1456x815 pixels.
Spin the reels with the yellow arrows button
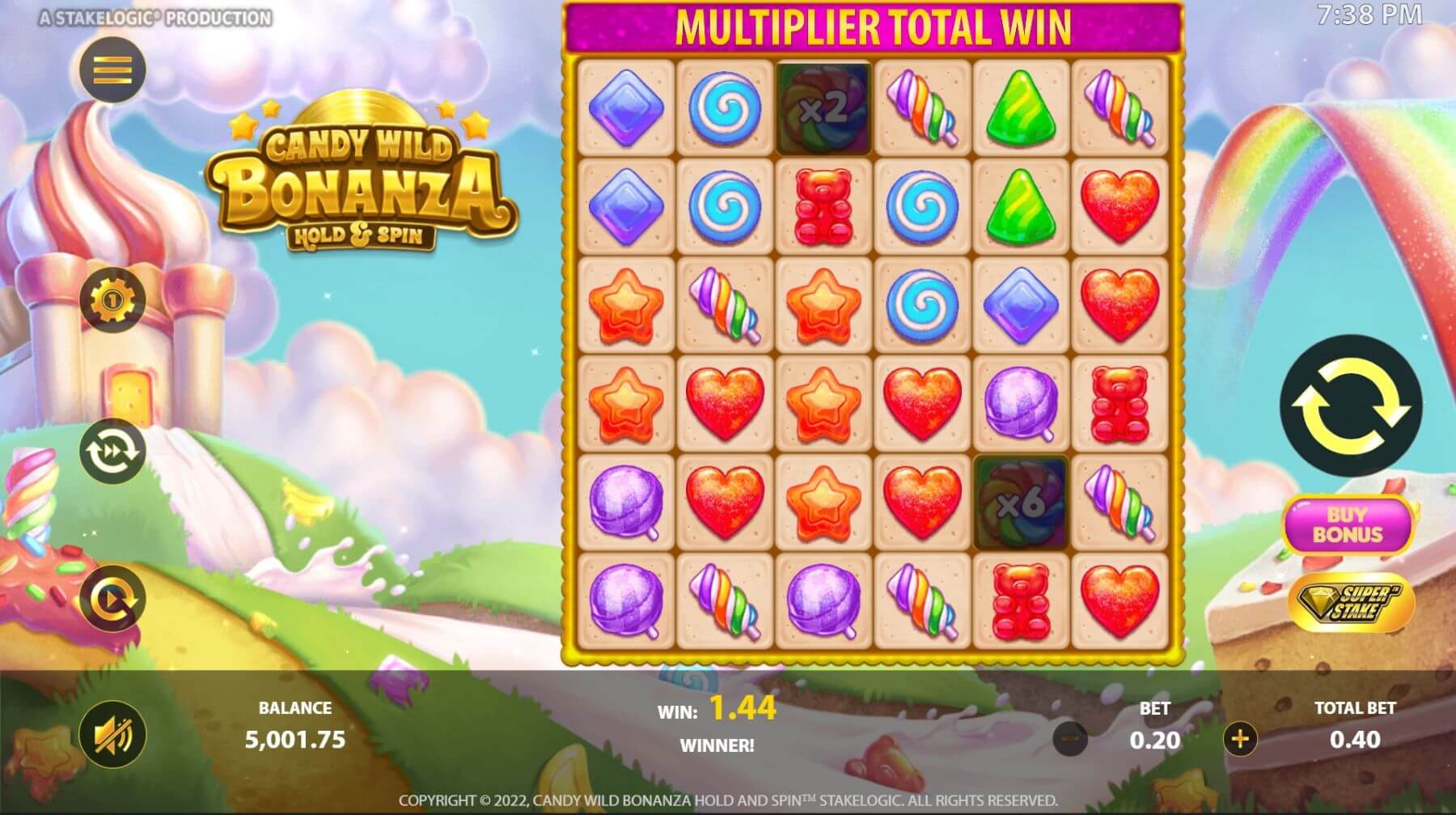click(1350, 405)
